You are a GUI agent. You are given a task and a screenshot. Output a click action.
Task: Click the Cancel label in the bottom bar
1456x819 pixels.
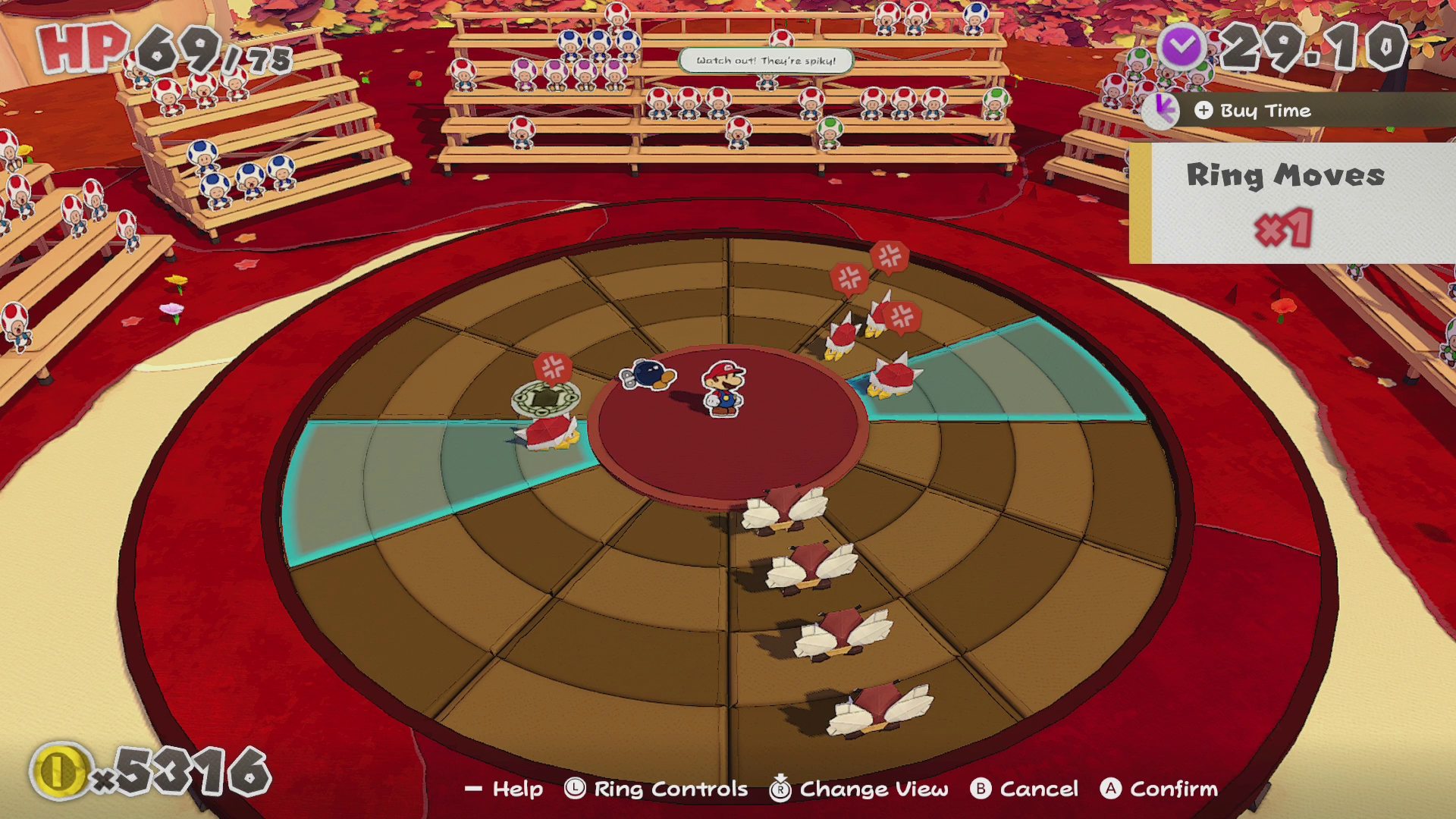coord(1038,789)
